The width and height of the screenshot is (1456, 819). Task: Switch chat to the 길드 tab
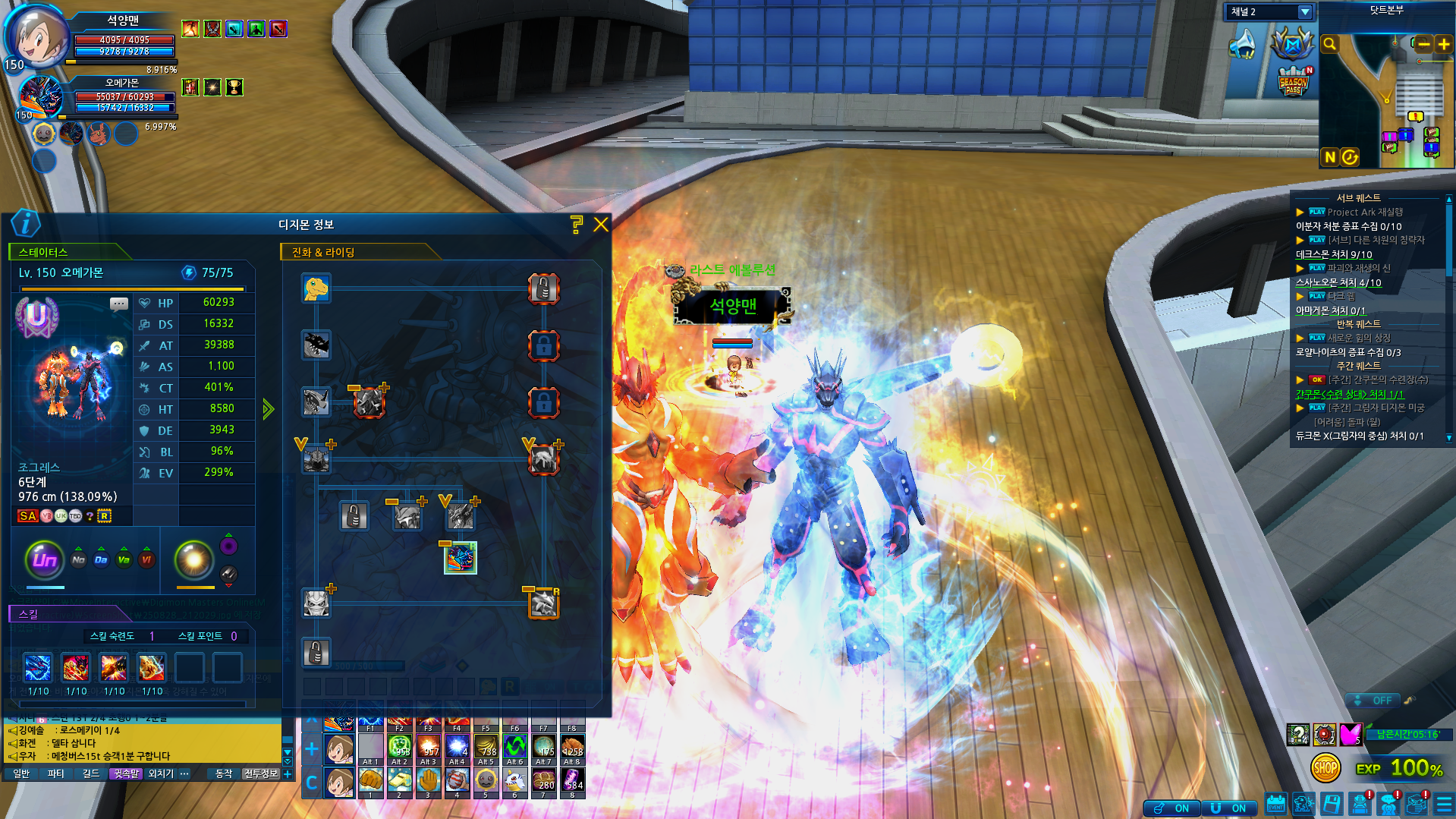[x=91, y=773]
